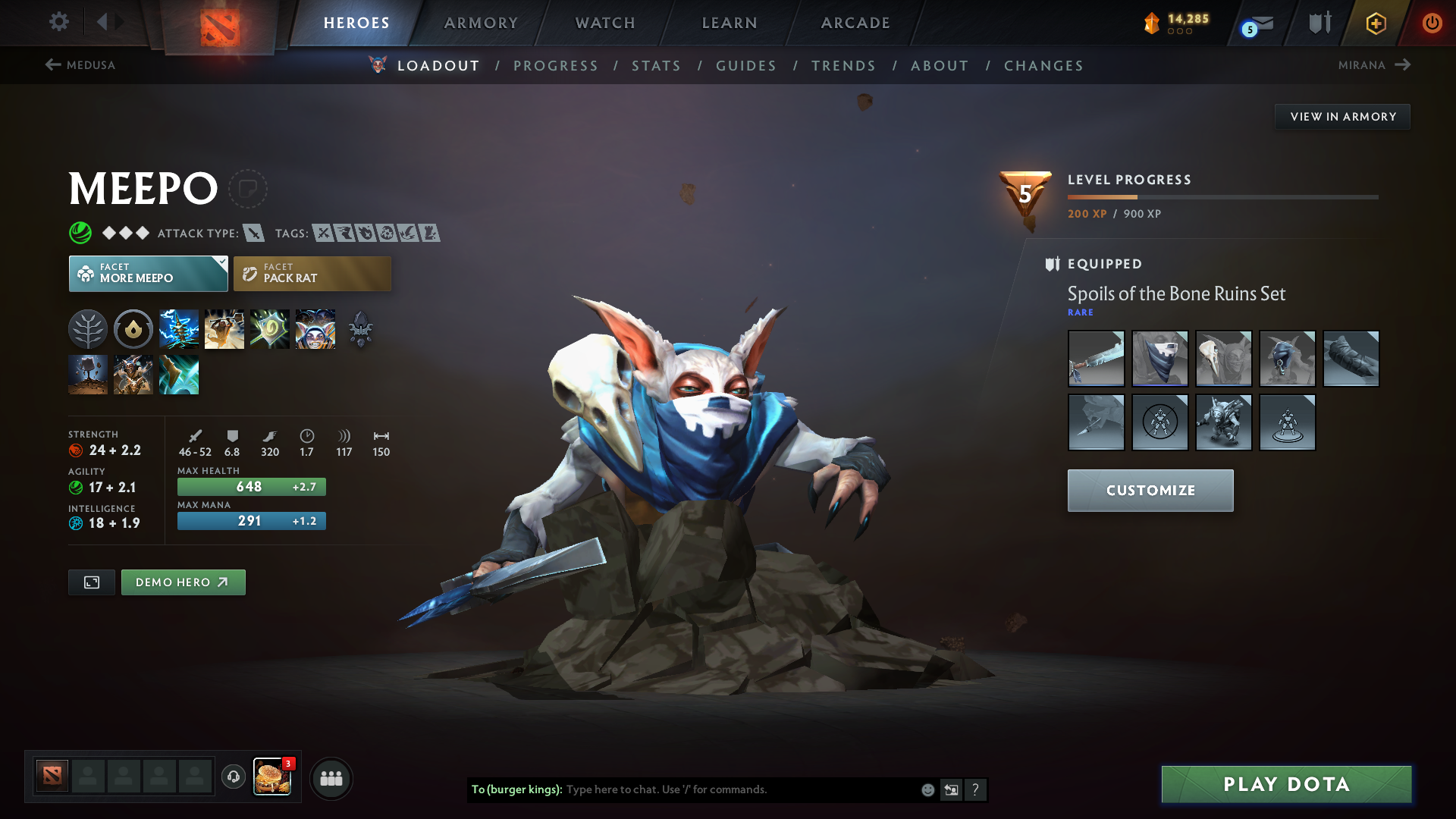
Task: Navigate back to Medusa hero page
Action: click(80, 65)
